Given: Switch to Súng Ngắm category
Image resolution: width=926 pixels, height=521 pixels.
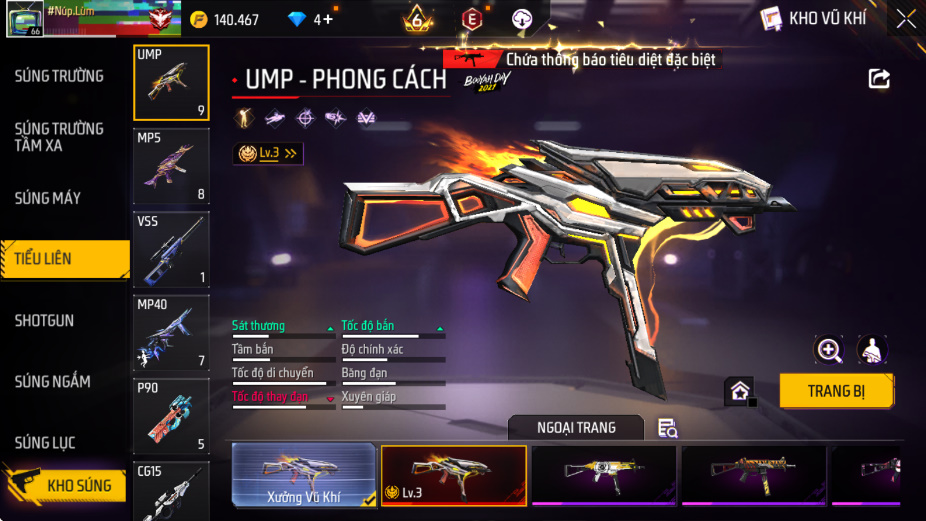Looking at the screenshot, I should pos(52,382).
